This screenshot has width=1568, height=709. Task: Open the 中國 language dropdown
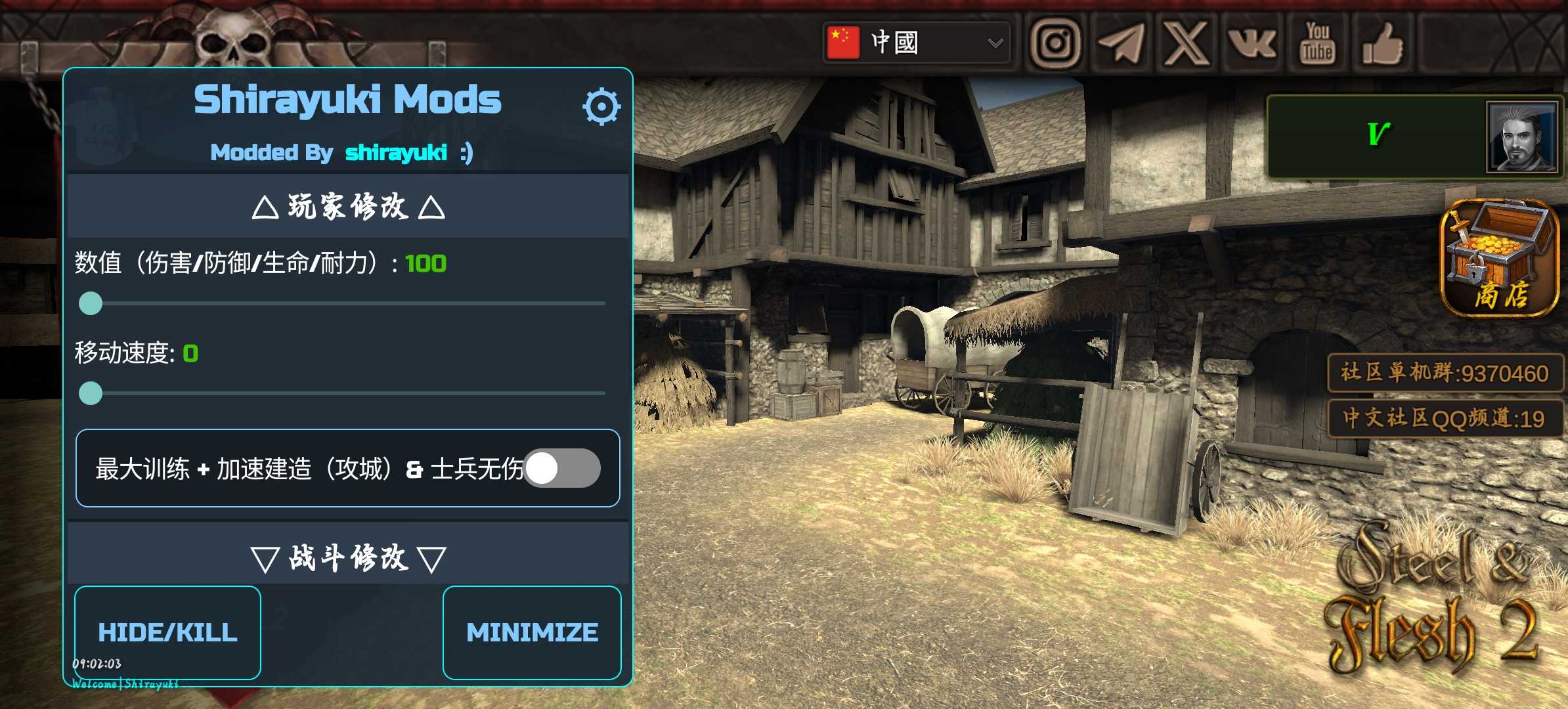(x=916, y=43)
